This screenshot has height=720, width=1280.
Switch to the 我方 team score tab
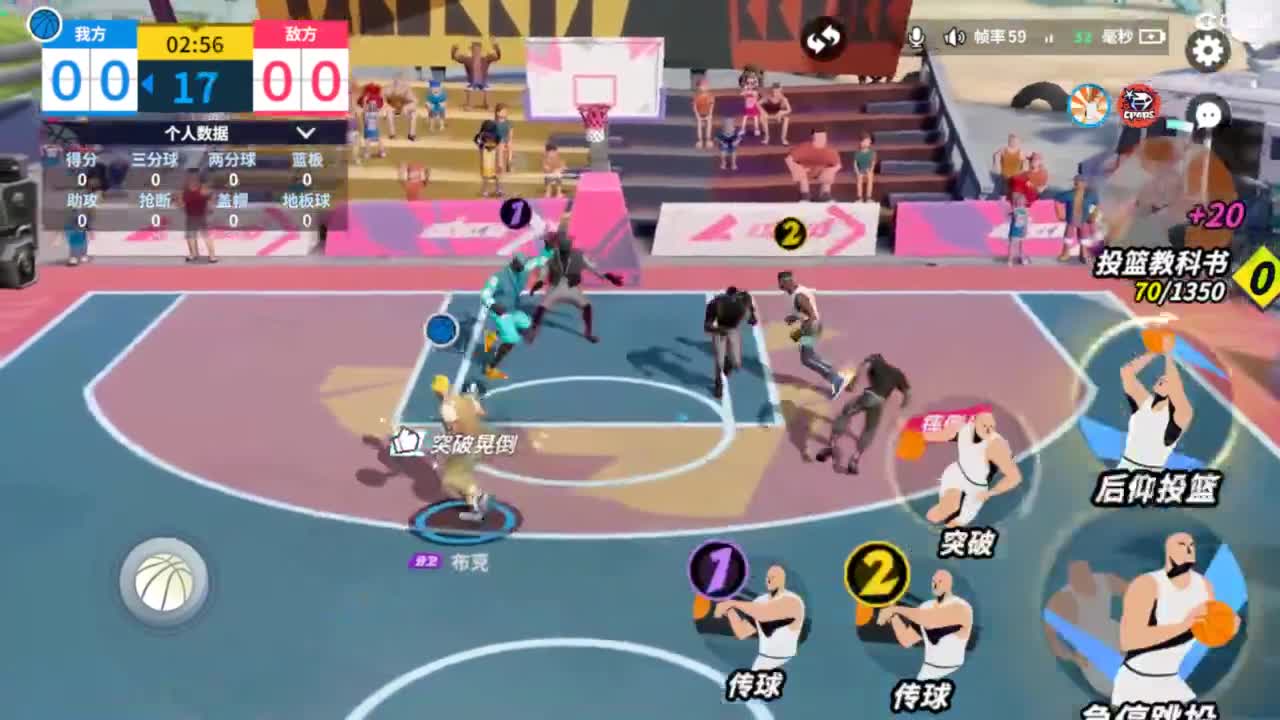90,33
